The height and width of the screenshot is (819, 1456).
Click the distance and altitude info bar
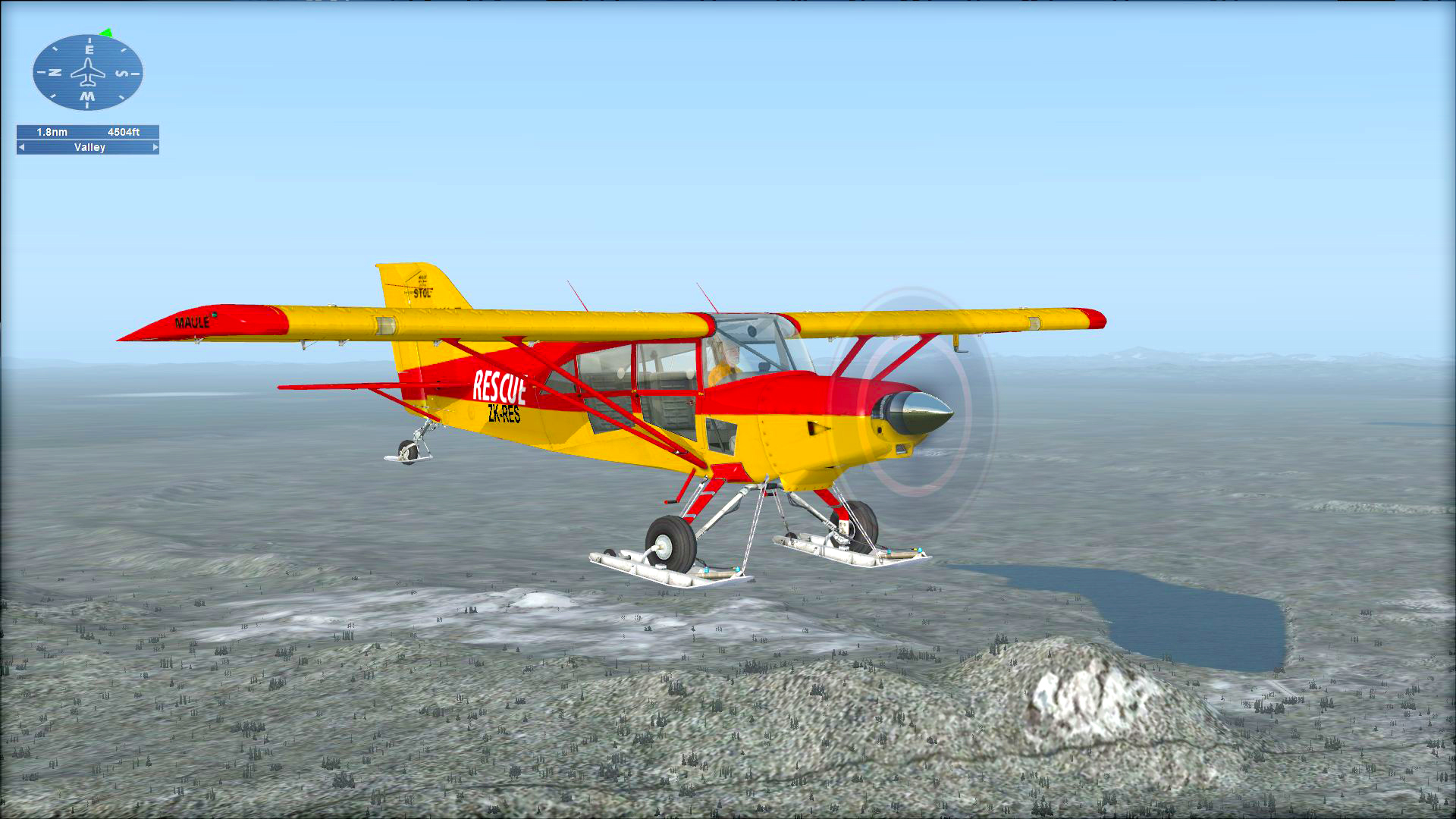coord(87,131)
